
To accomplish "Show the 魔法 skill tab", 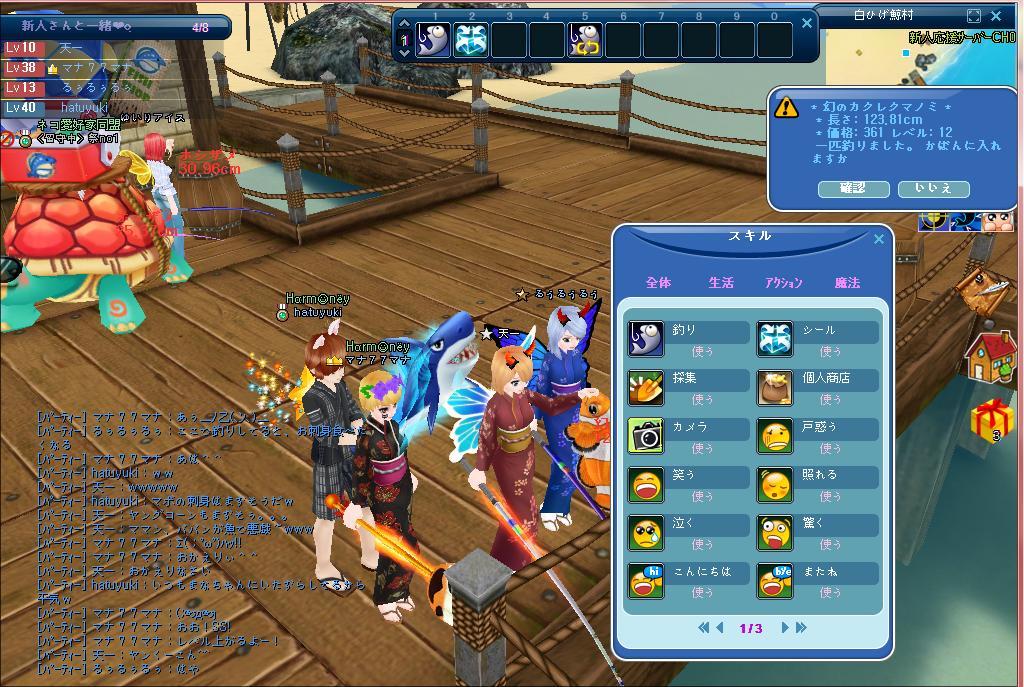I will 847,283.
